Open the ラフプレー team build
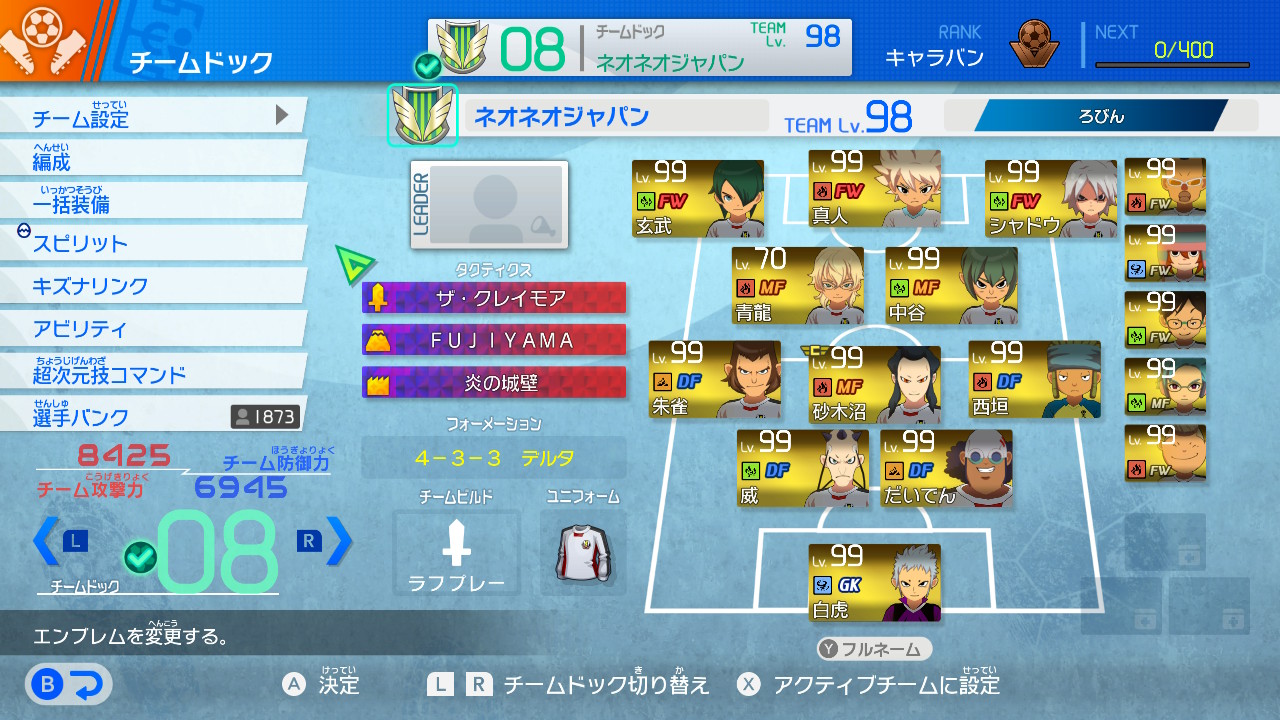The height and width of the screenshot is (720, 1280). [456, 553]
